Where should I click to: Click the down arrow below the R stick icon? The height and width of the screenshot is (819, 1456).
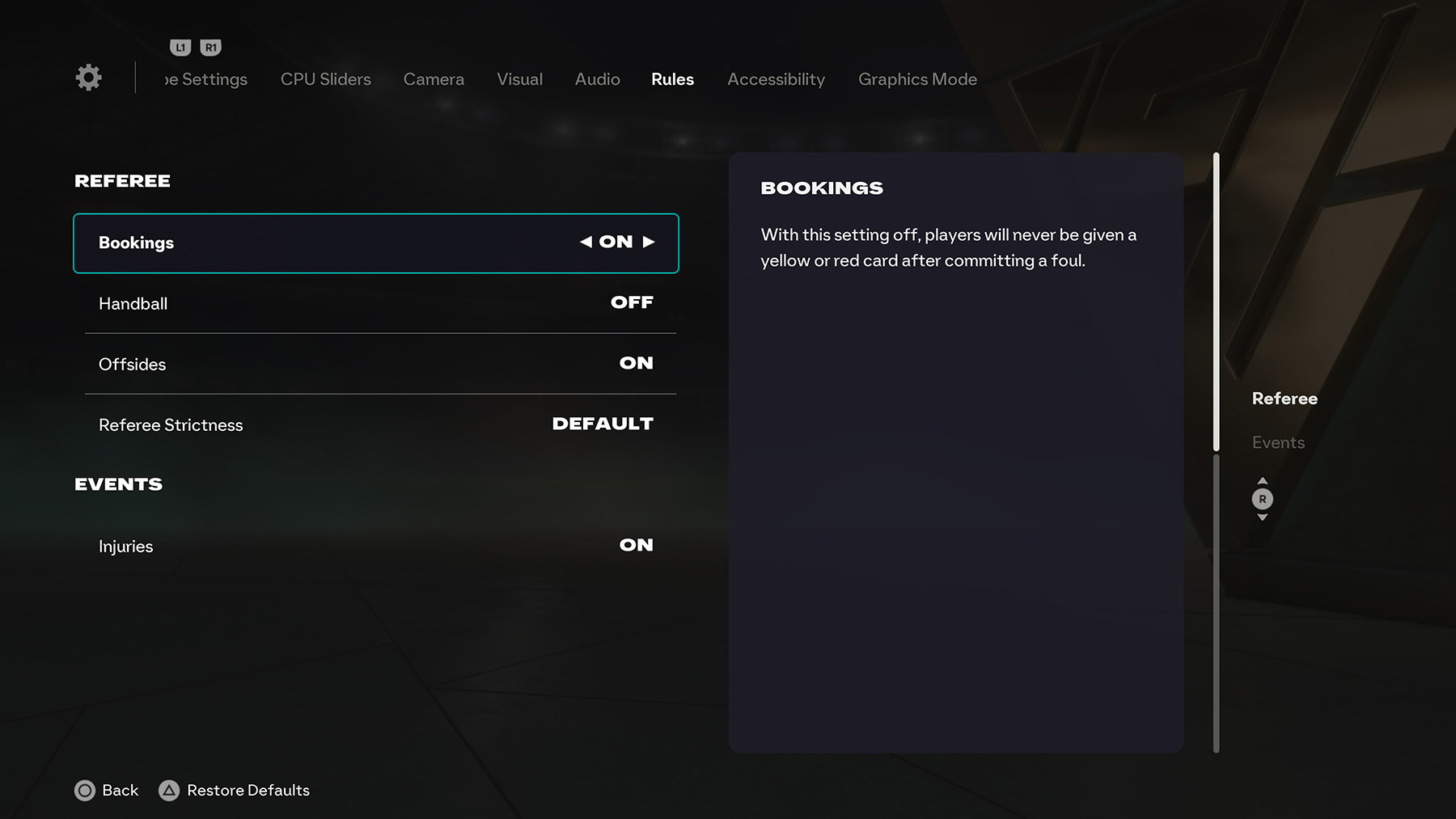pyautogui.click(x=1263, y=517)
